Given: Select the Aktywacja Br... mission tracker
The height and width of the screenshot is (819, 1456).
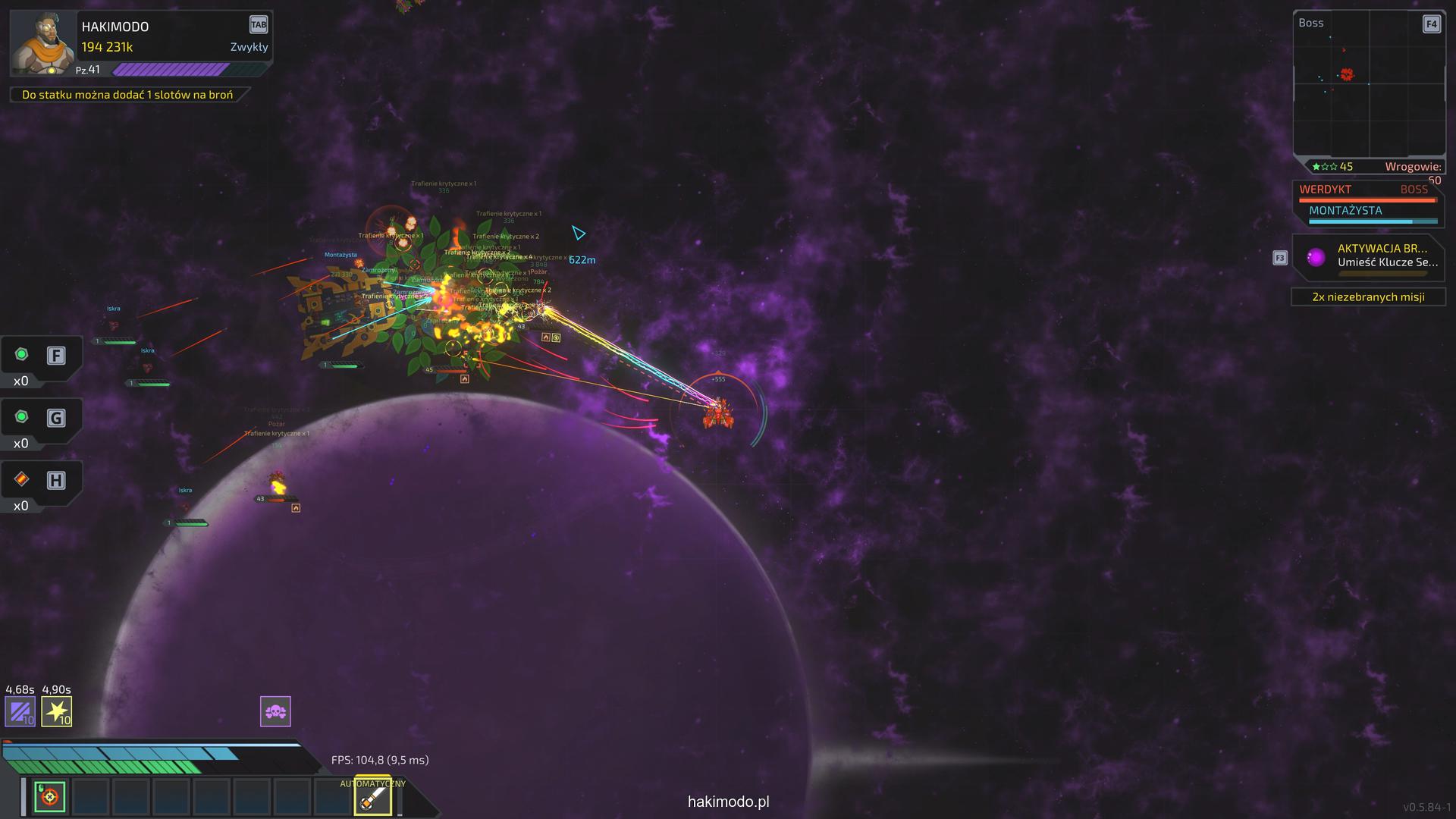Looking at the screenshot, I should [x=1369, y=256].
